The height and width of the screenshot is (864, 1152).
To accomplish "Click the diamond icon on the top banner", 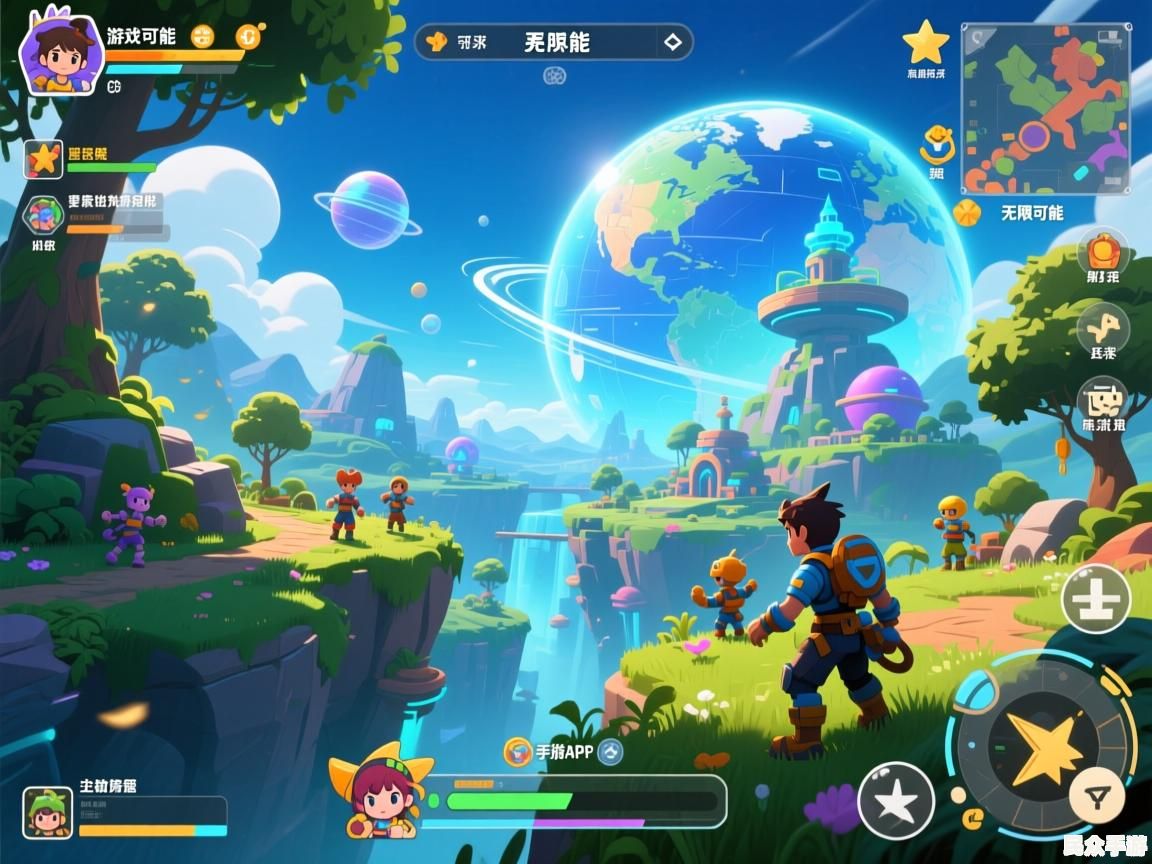I will pos(672,42).
